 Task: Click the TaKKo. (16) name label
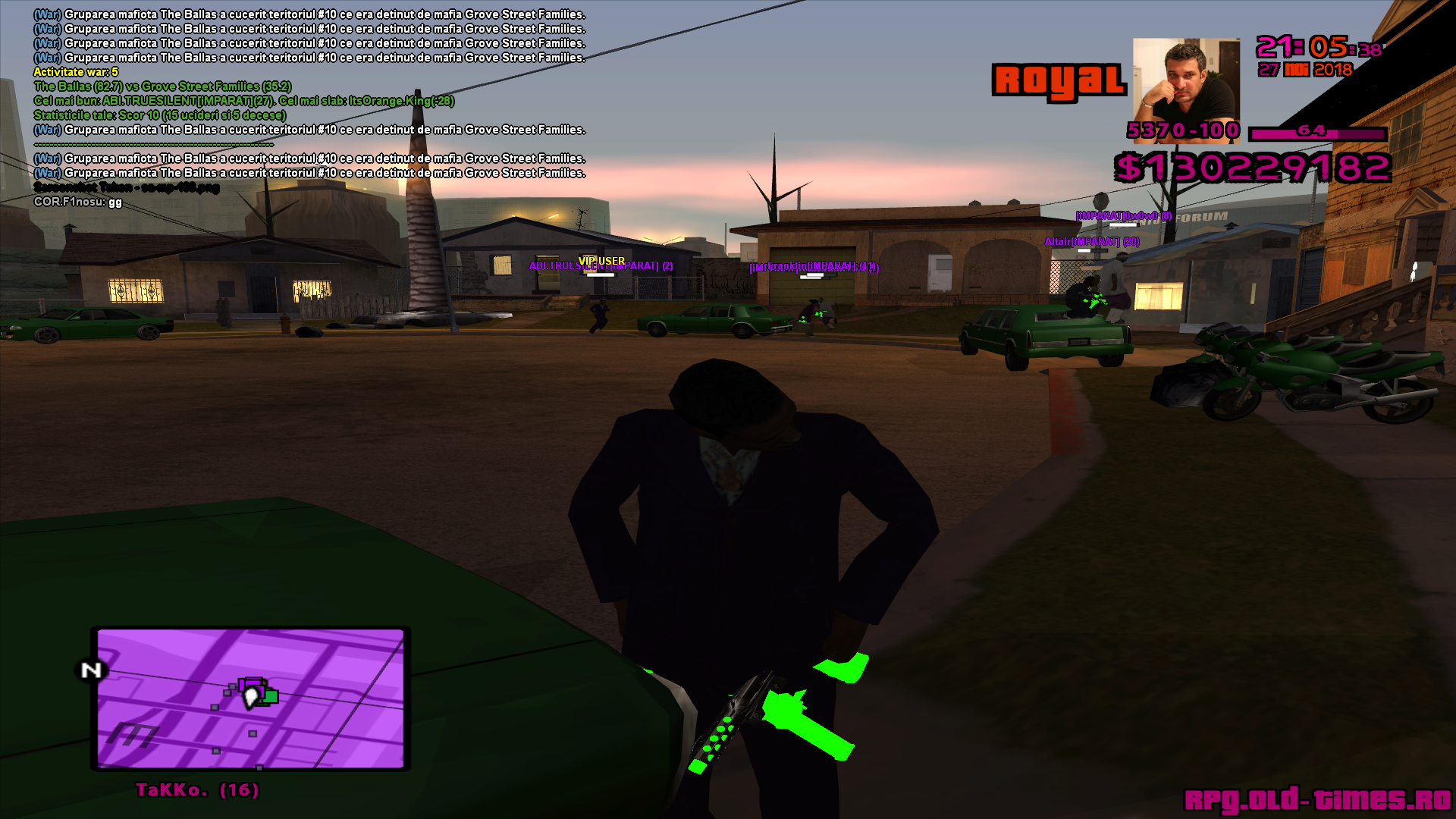pos(197,790)
